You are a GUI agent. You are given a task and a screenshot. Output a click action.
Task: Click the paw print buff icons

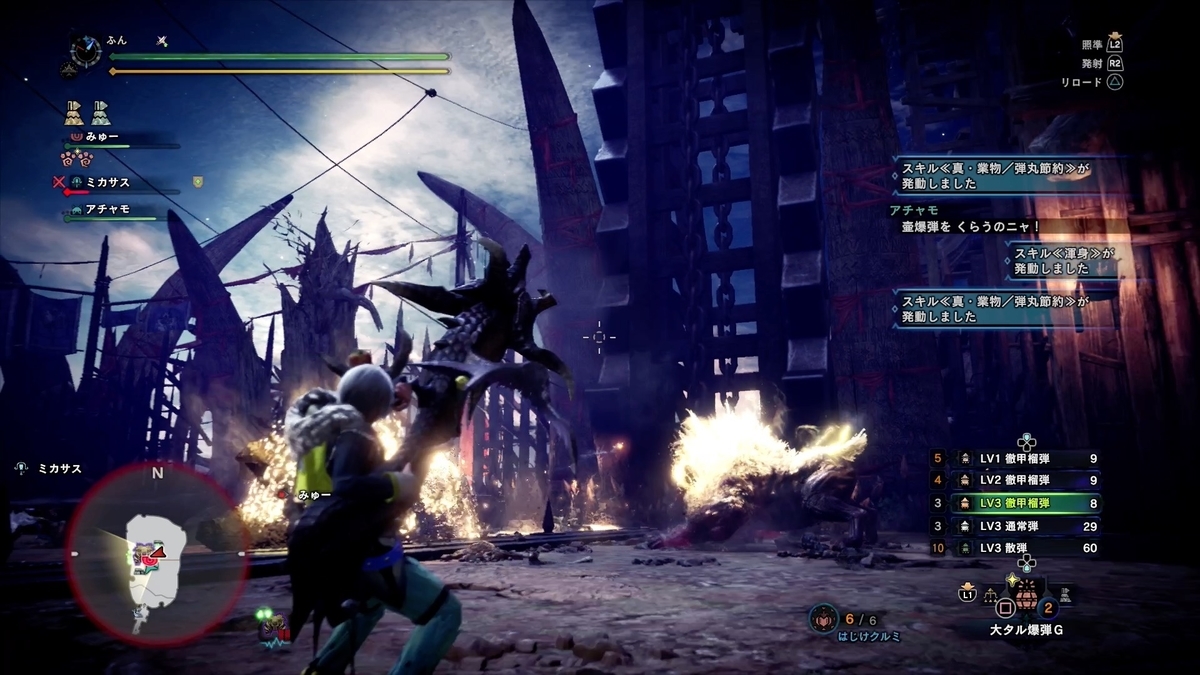coord(75,158)
